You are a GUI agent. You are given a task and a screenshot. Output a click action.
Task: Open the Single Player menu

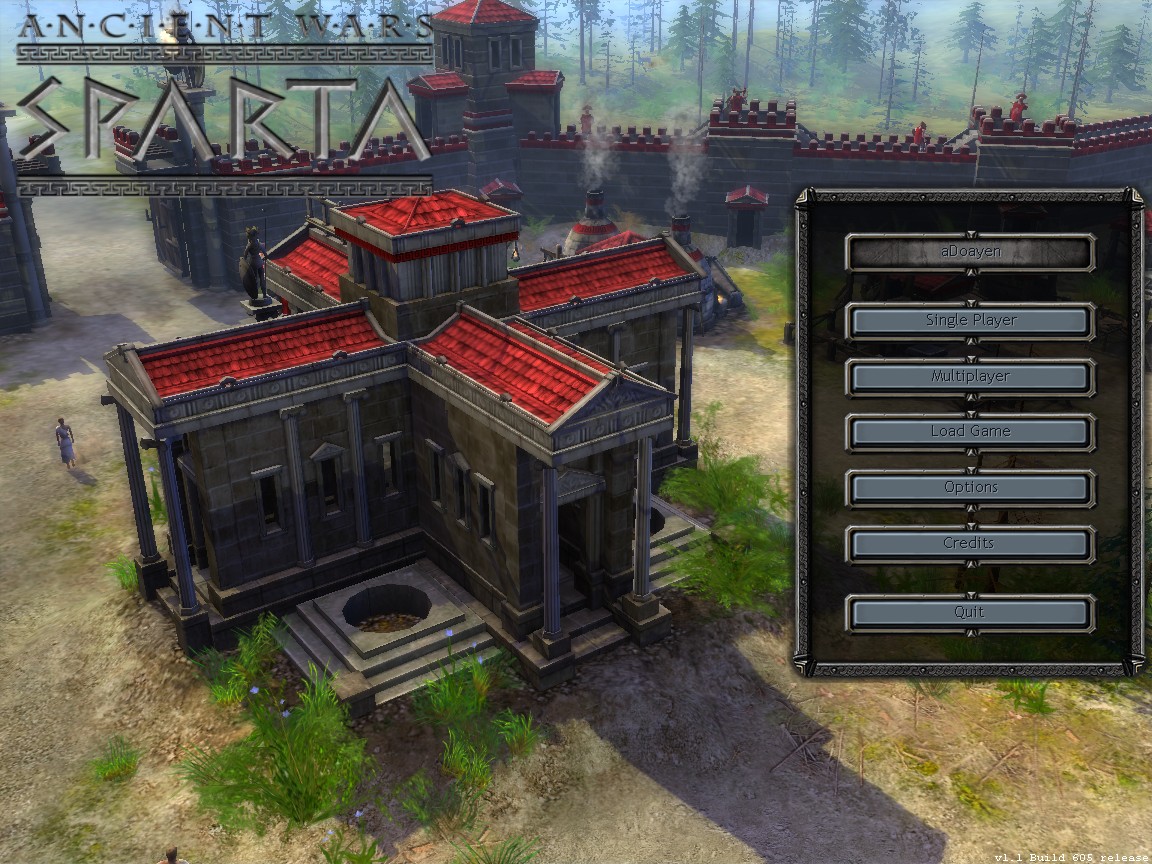coord(970,321)
